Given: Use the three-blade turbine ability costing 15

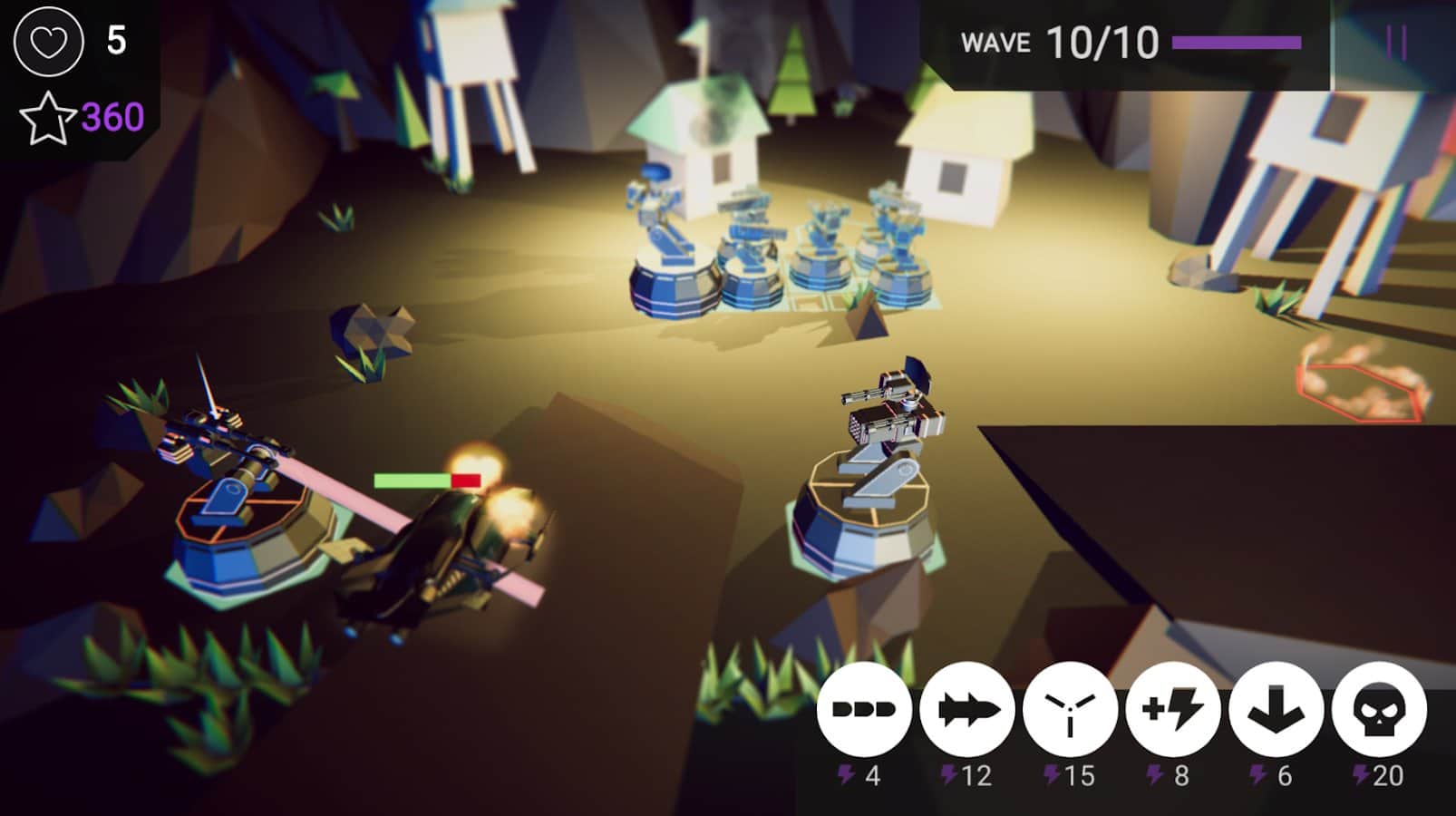Looking at the screenshot, I should pyautogui.click(x=1070, y=710).
